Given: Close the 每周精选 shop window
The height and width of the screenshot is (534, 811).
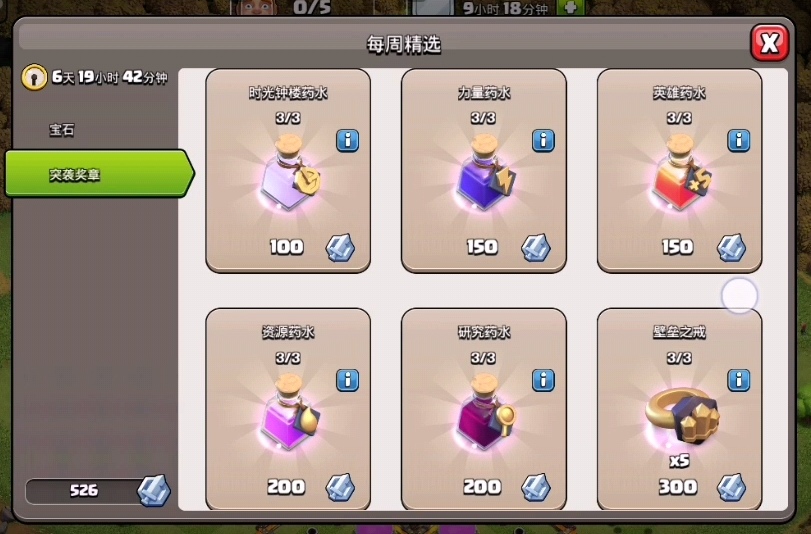Looking at the screenshot, I should (x=768, y=43).
